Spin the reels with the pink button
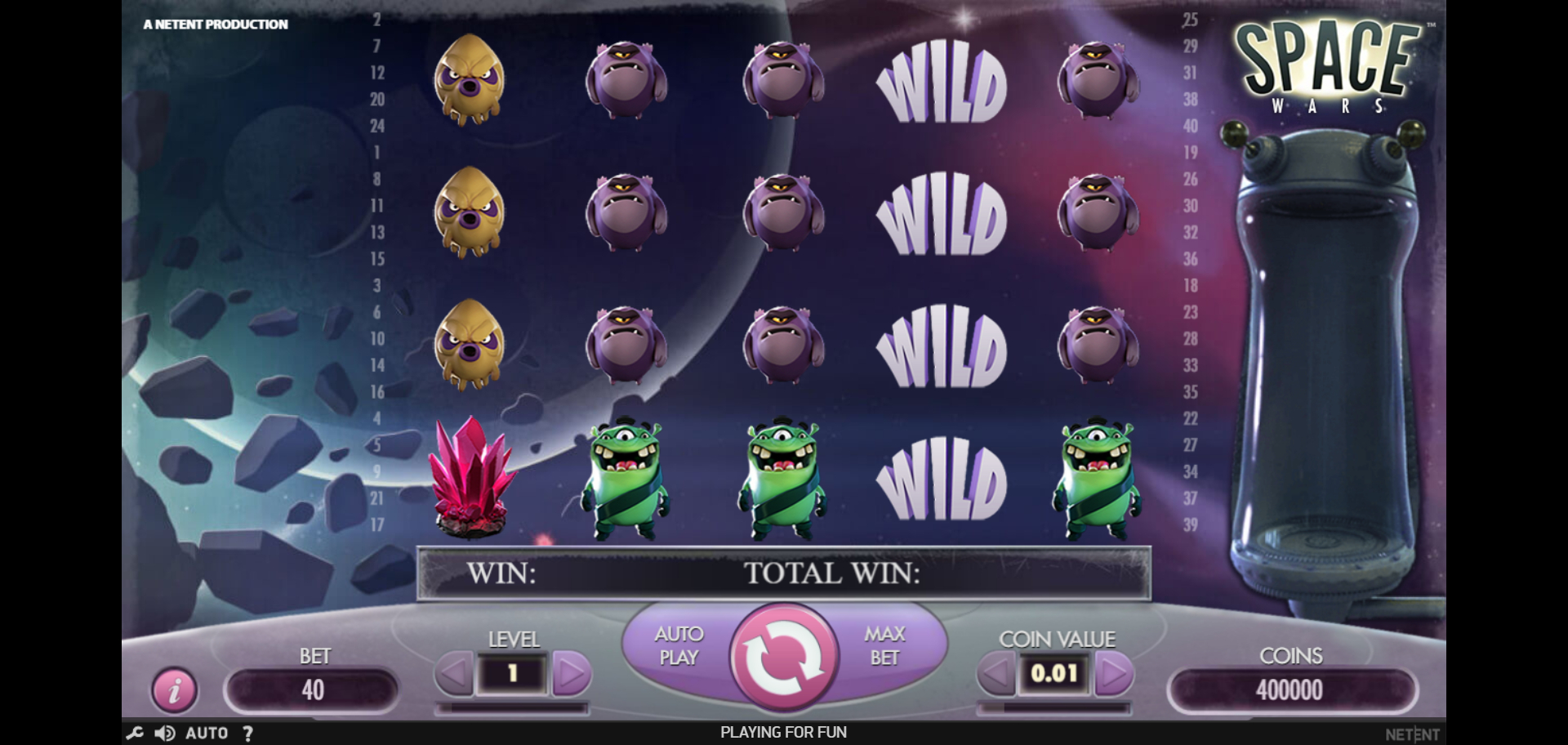Viewport: 1568px width, 745px height. 783,658
